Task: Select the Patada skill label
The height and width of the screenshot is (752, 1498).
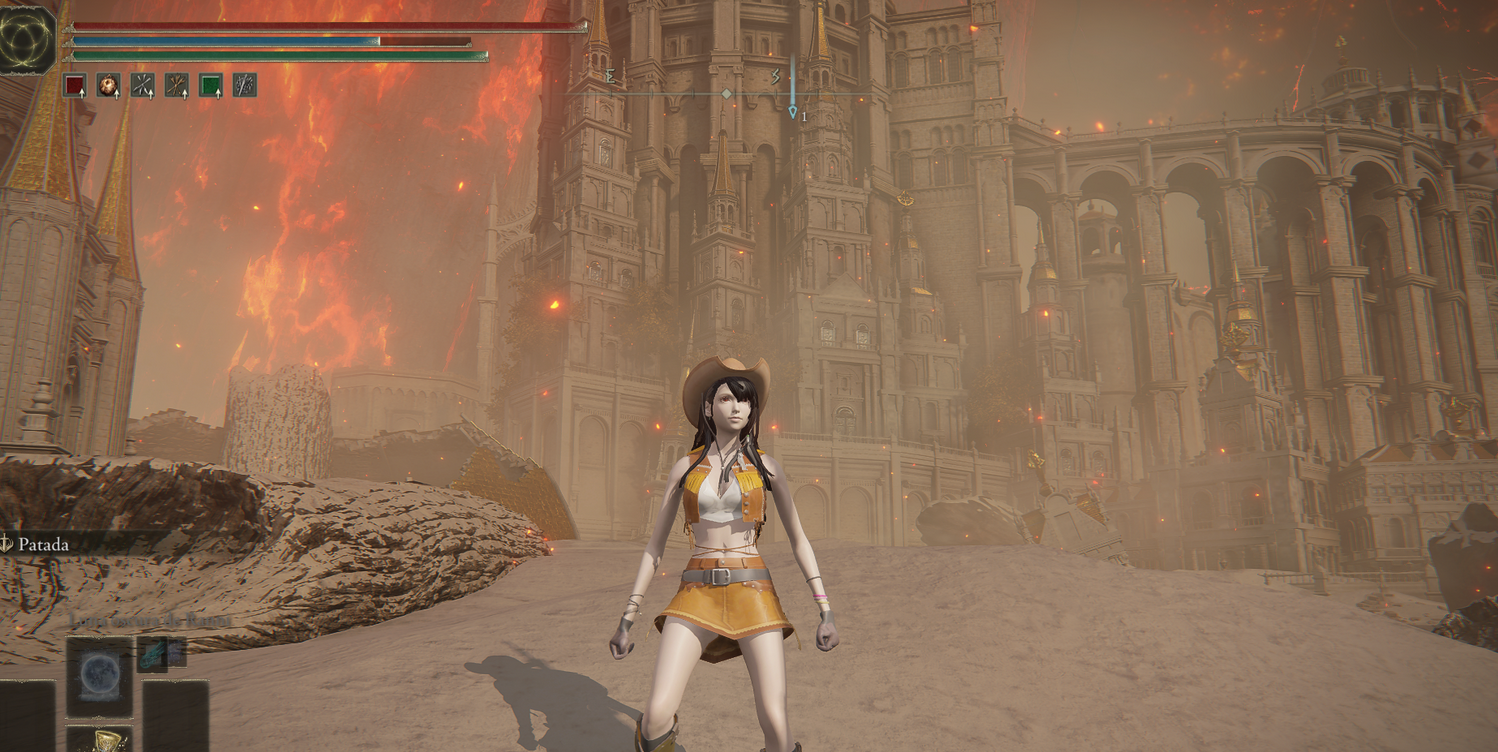Action: pos(43,544)
